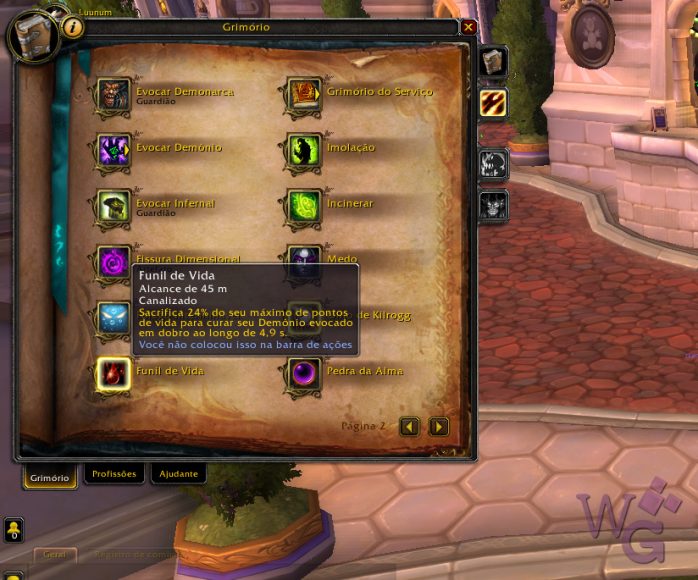The height and width of the screenshot is (580, 698).
Task: Switch to the Geral chat tab
Action: point(54,553)
